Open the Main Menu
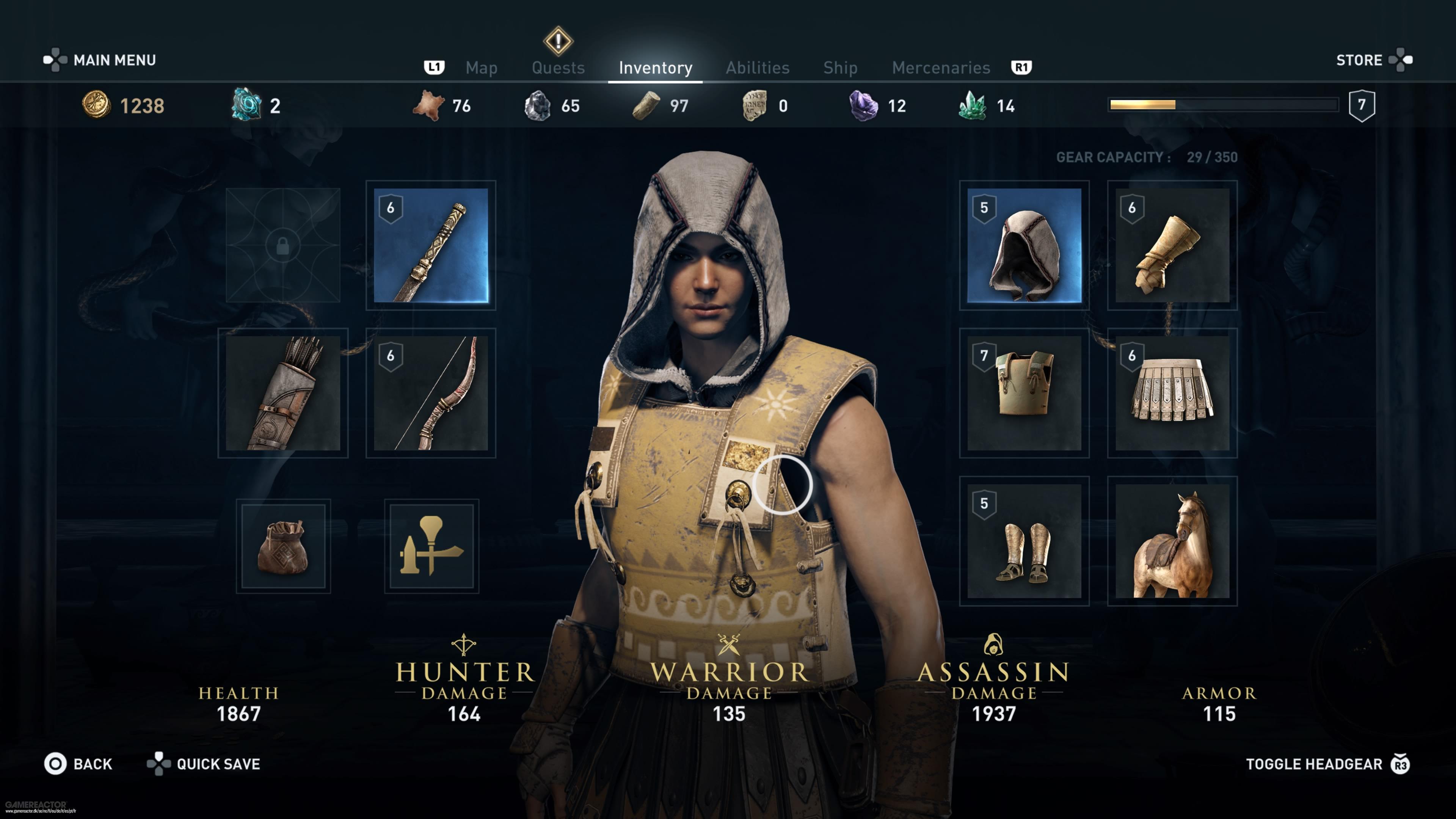 (100, 60)
